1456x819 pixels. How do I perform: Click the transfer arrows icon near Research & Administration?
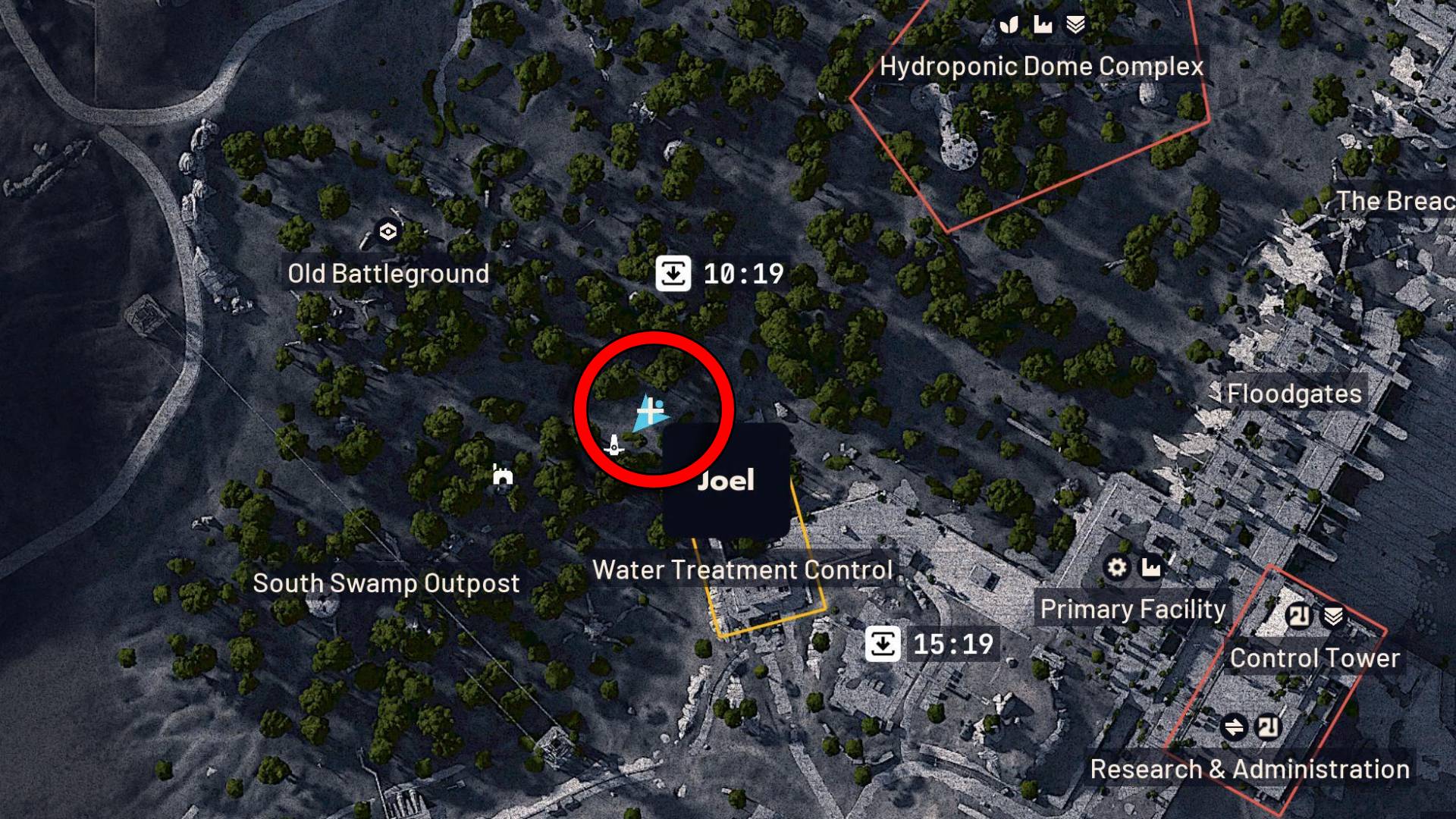[x=1234, y=726]
